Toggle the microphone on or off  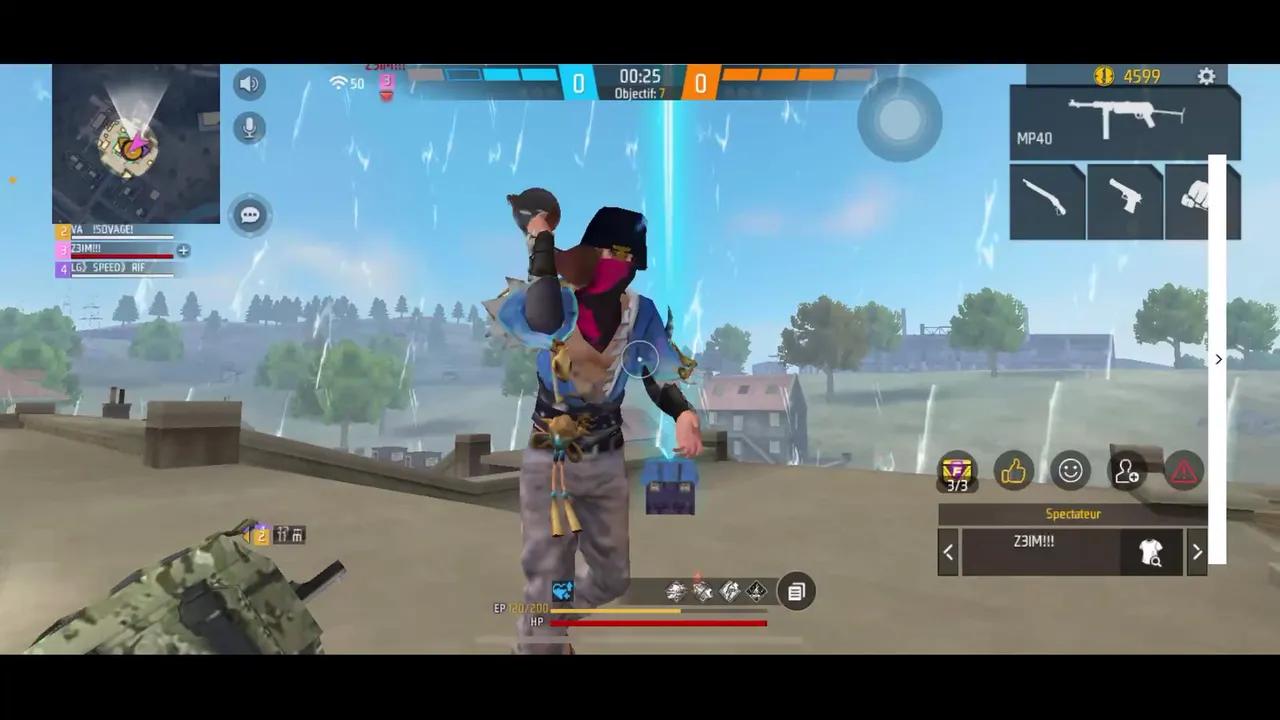click(249, 128)
